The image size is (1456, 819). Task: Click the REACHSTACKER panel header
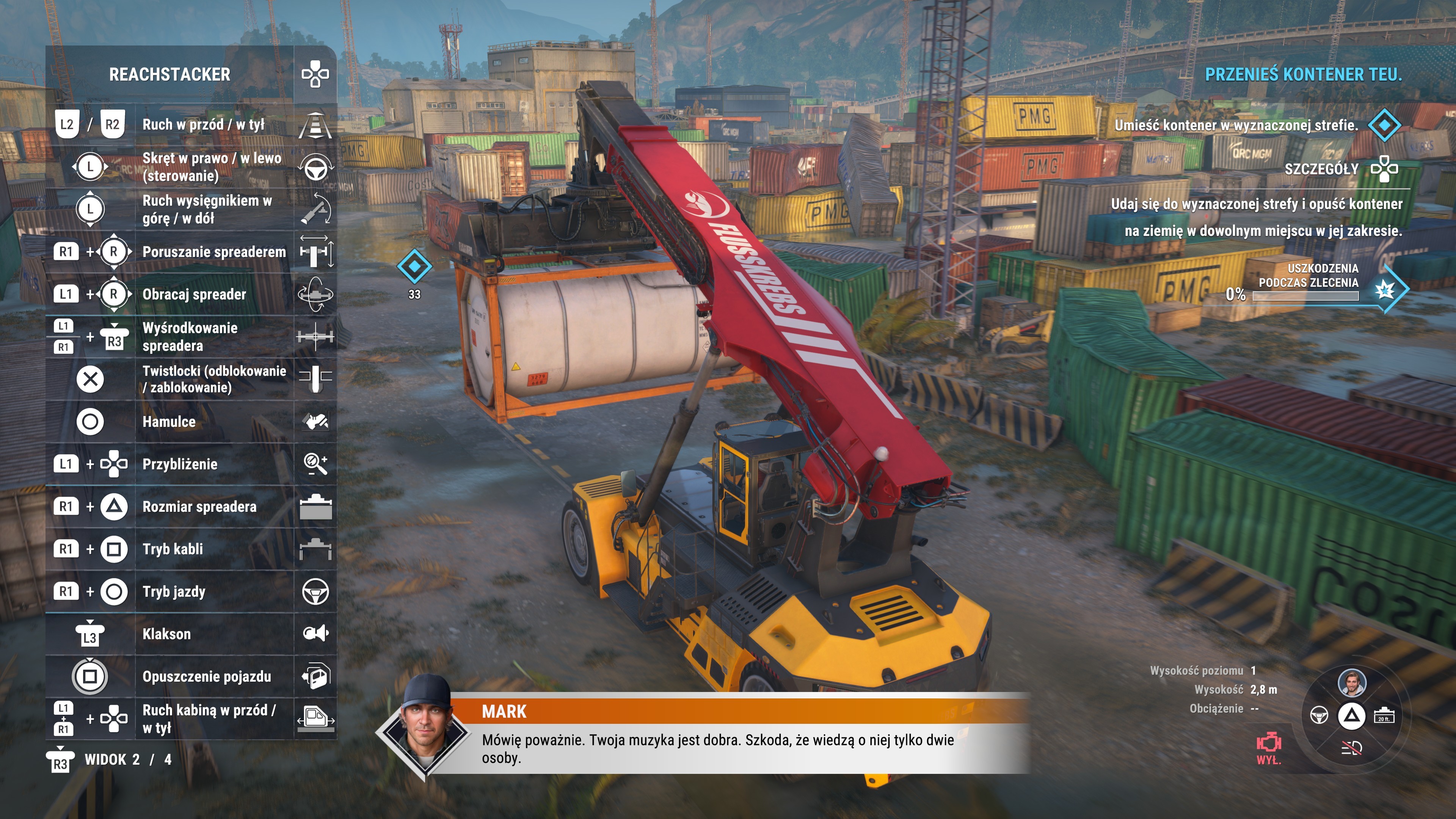[x=169, y=74]
